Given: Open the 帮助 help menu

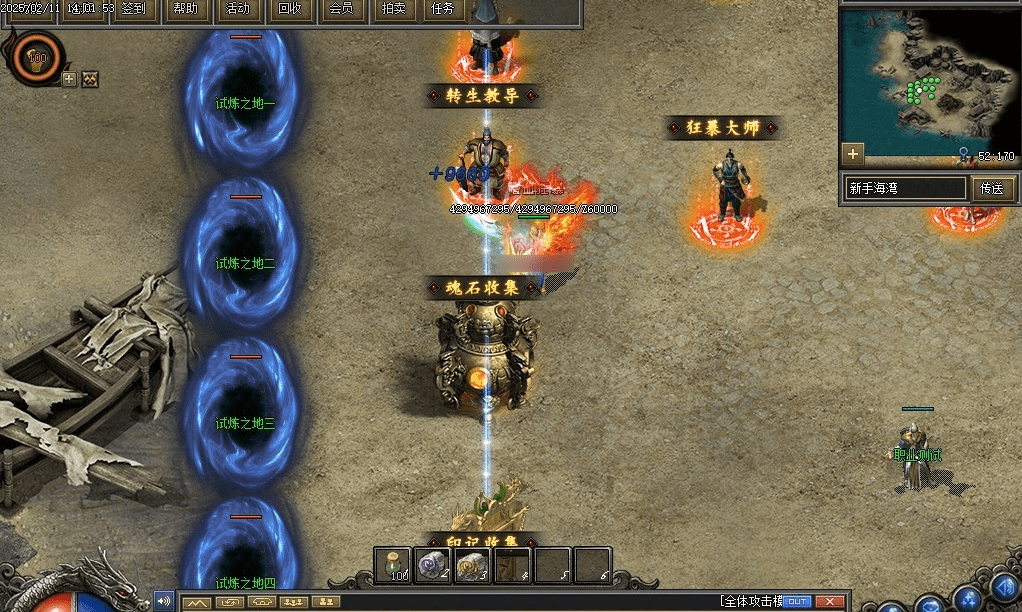Looking at the screenshot, I should (185, 10).
